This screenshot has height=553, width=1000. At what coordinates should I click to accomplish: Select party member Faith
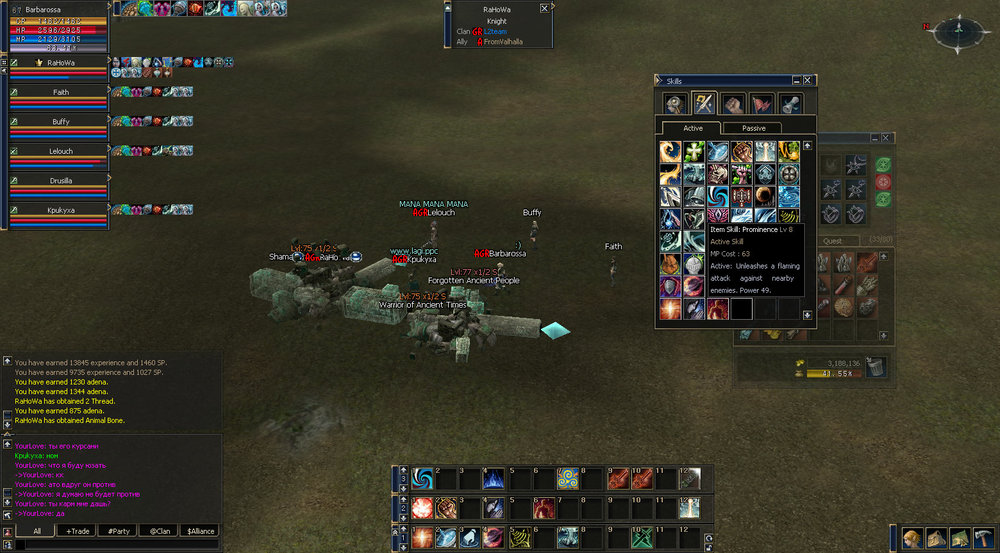60,92
